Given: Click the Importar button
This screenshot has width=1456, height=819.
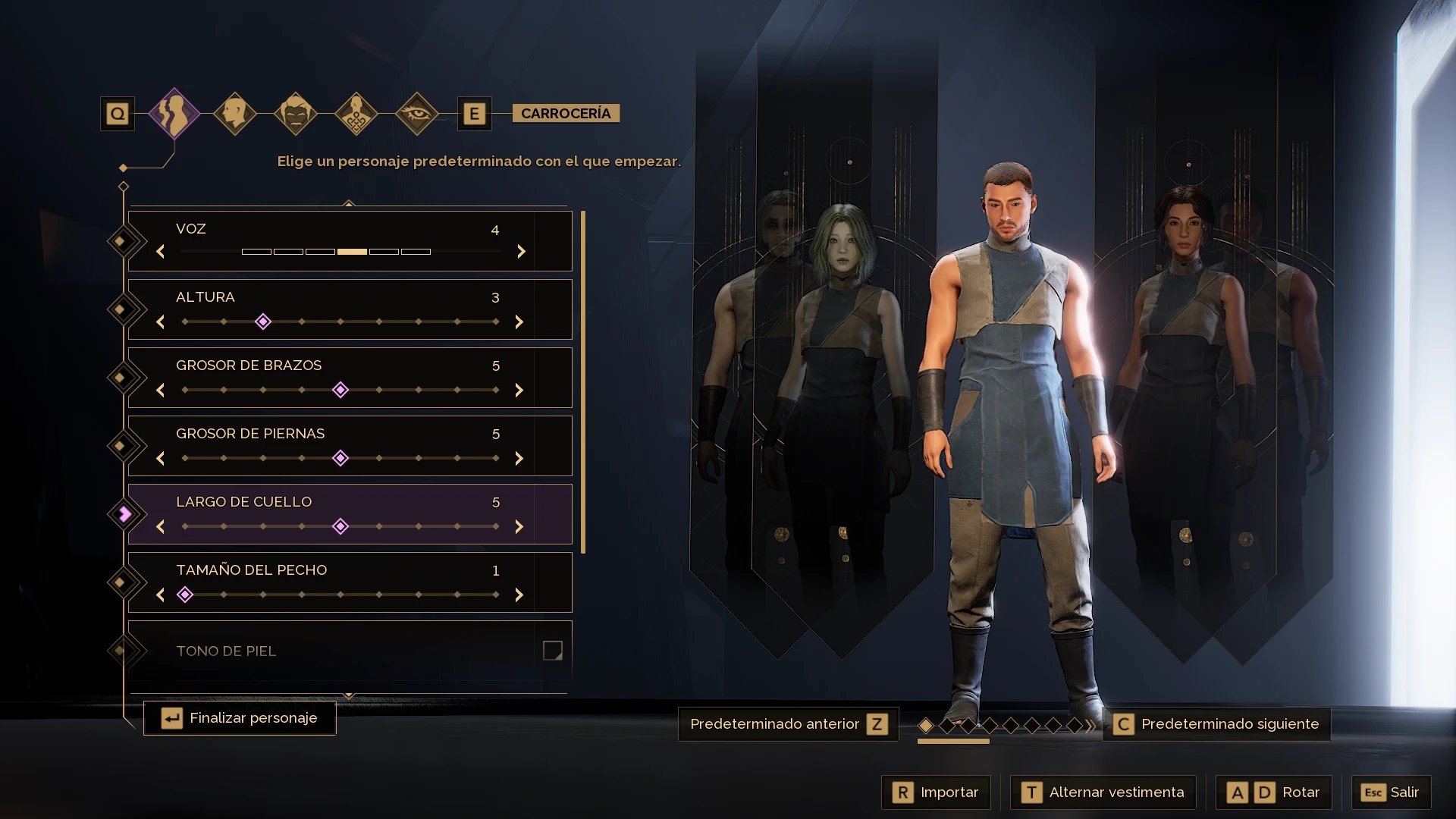Looking at the screenshot, I should tap(936, 792).
